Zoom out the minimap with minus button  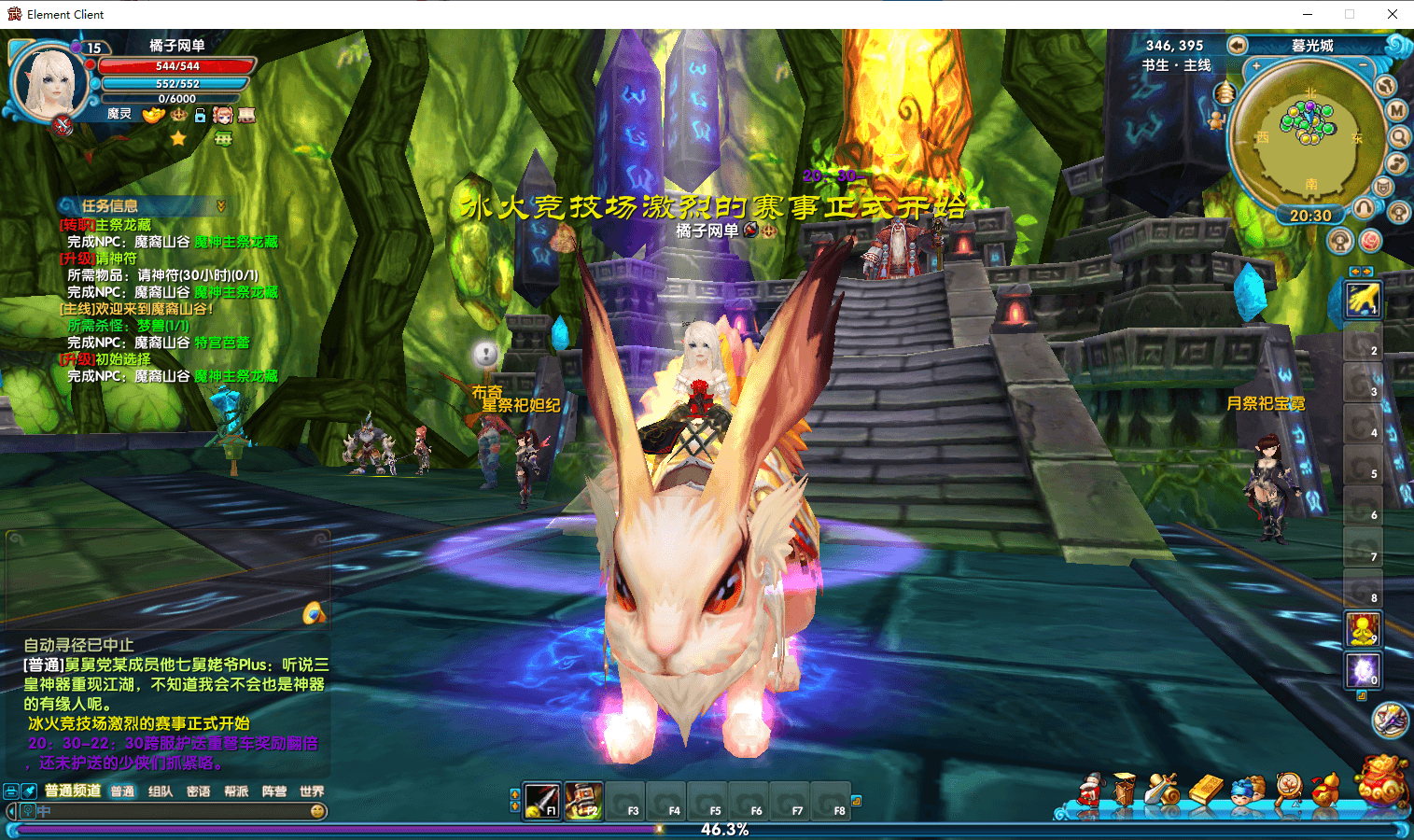point(1363,65)
